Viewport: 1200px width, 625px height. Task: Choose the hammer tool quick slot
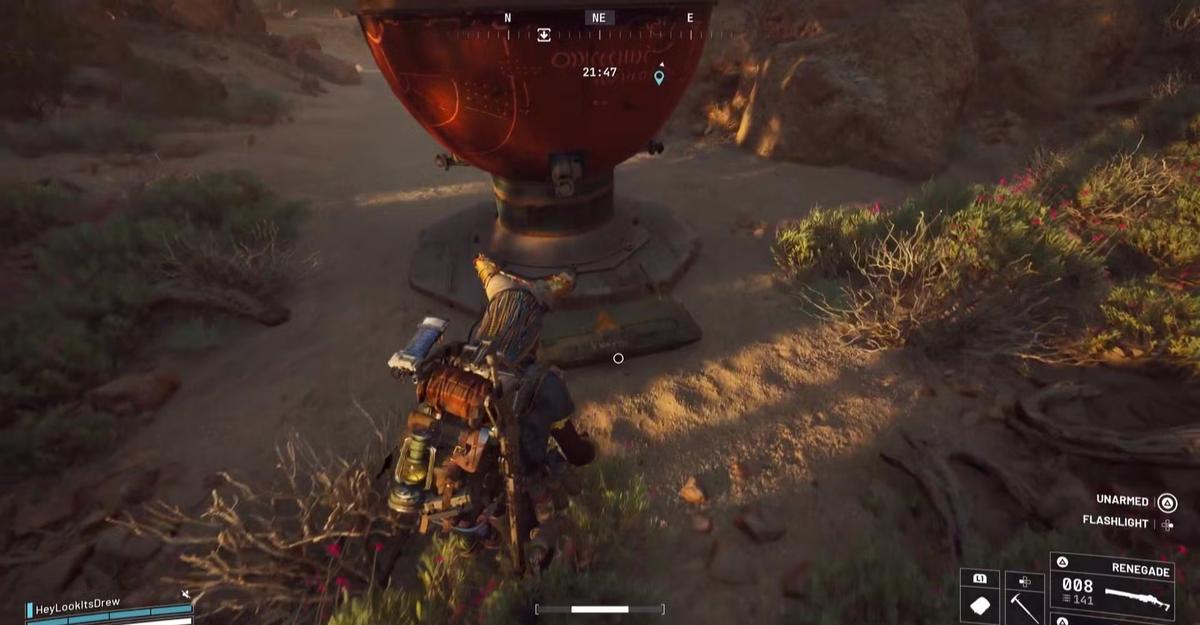(x=1024, y=605)
